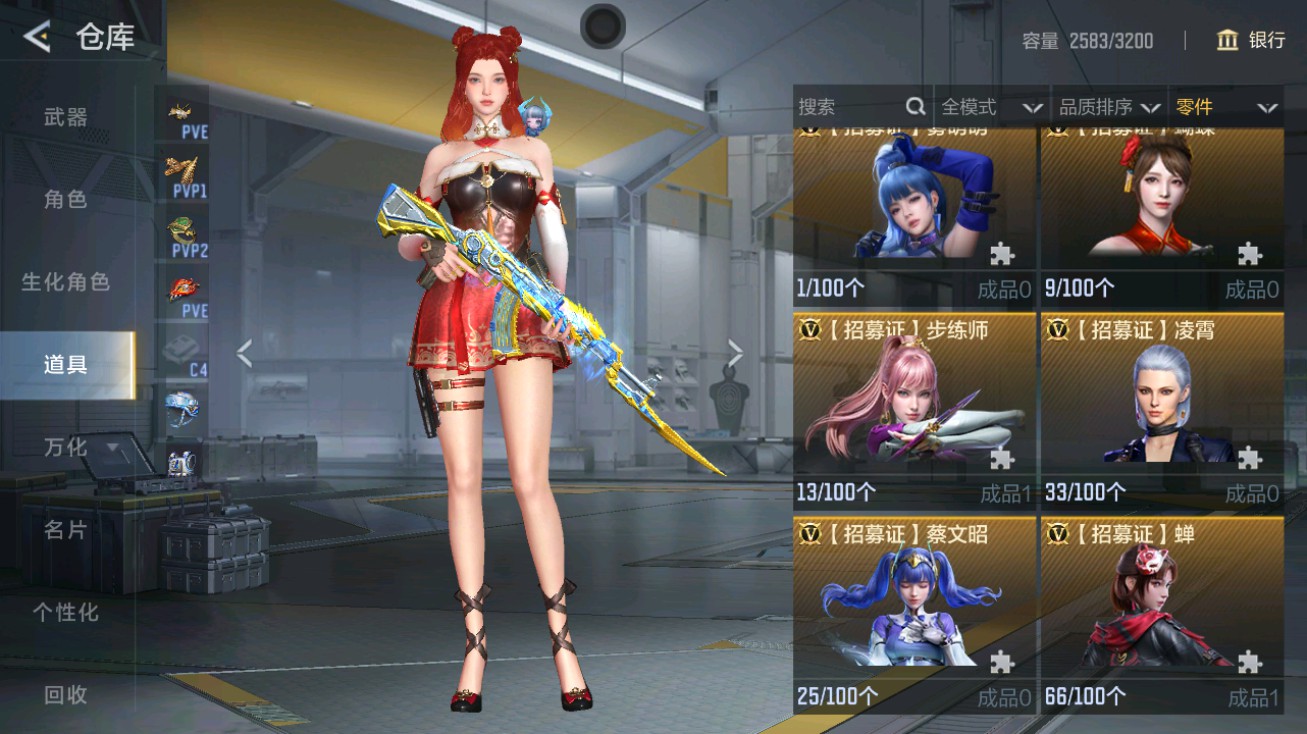Click the red PVE item slot icon
The width and height of the screenshot is (1307, 734).
pyautogui.click(x=183, y=290)
